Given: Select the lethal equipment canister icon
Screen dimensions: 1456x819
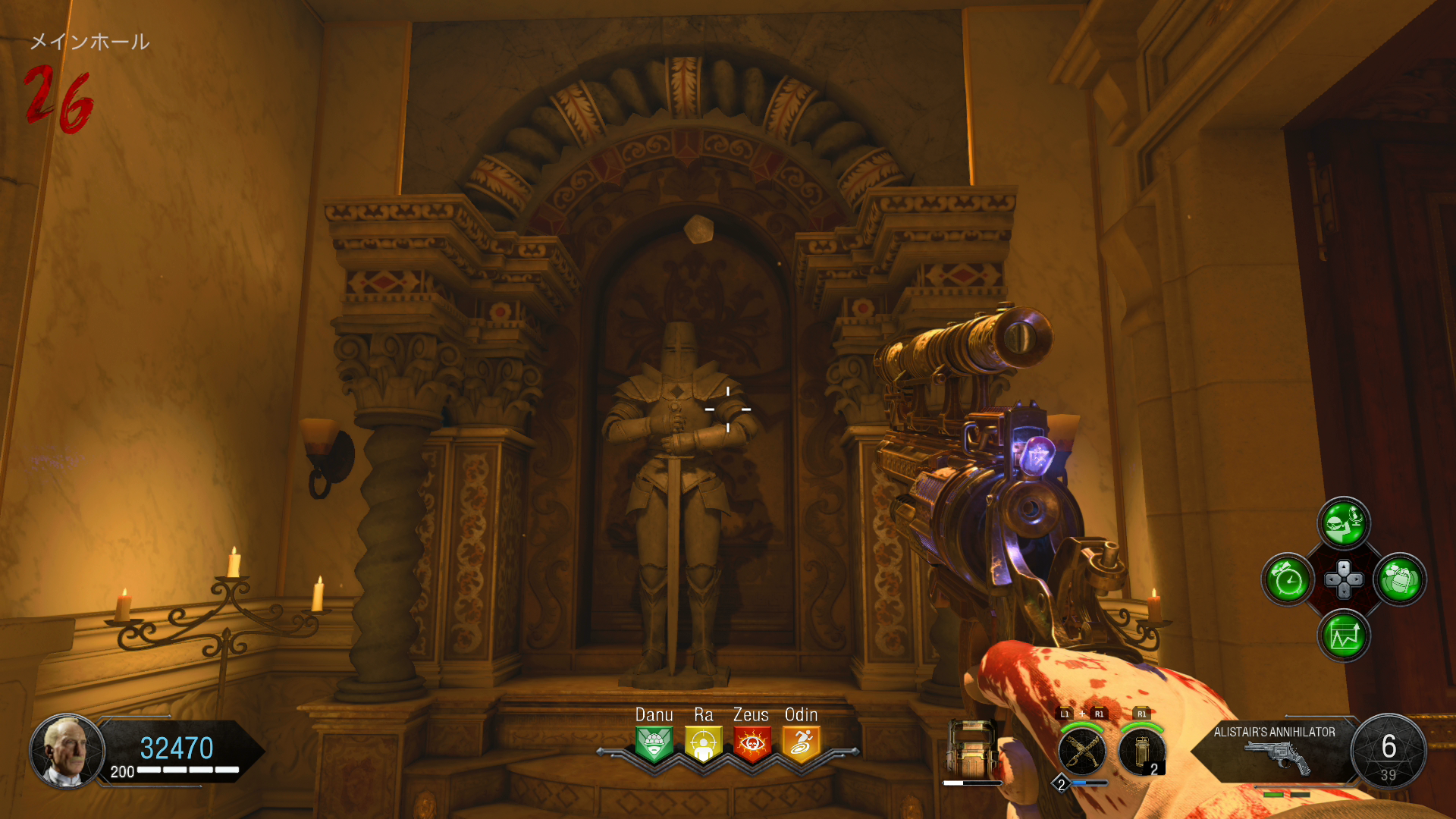Looking at the screenshot, I should click(x=1141, y=752).
